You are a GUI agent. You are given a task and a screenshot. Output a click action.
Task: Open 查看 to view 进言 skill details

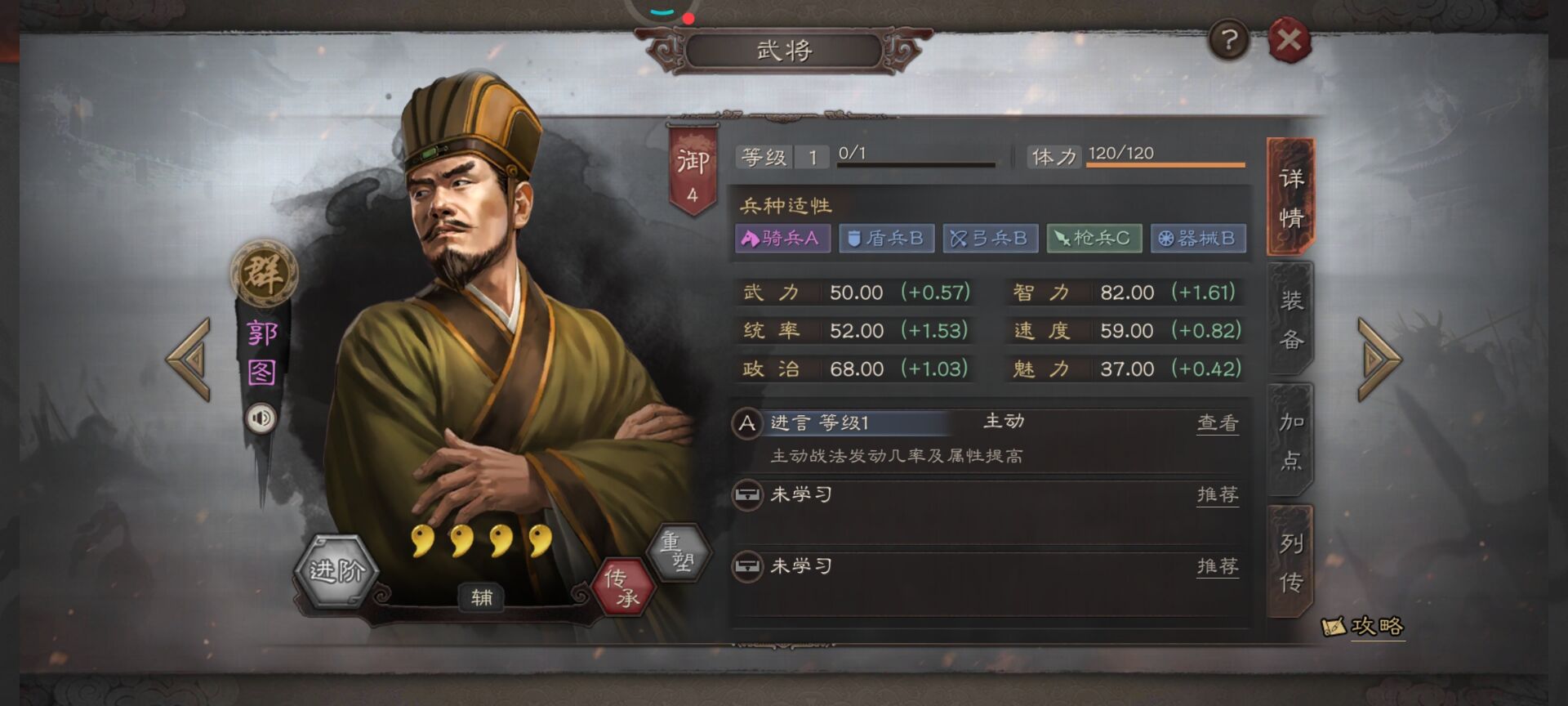pos(1218,422)
